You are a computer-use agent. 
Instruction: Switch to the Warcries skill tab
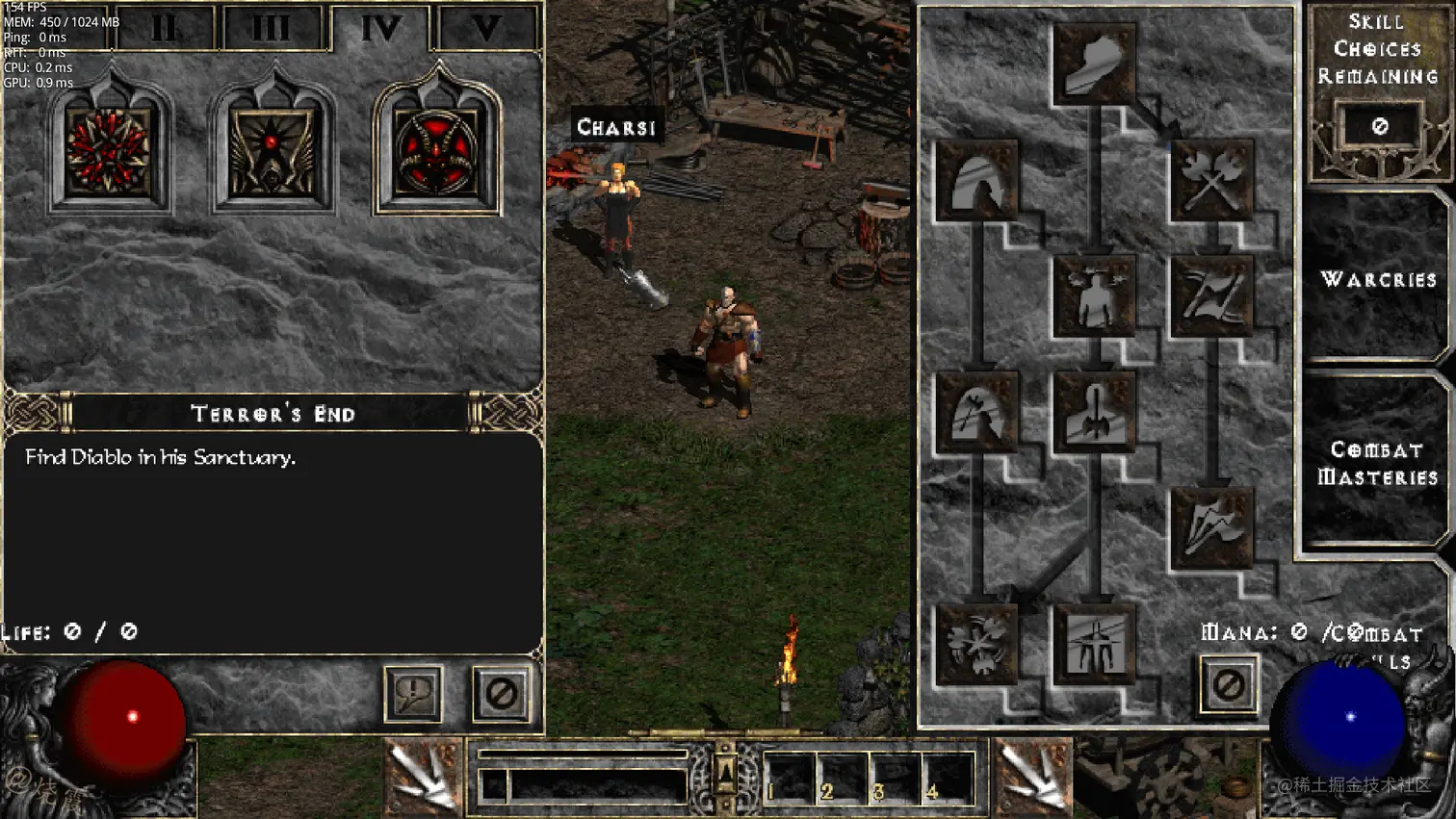1378,280
